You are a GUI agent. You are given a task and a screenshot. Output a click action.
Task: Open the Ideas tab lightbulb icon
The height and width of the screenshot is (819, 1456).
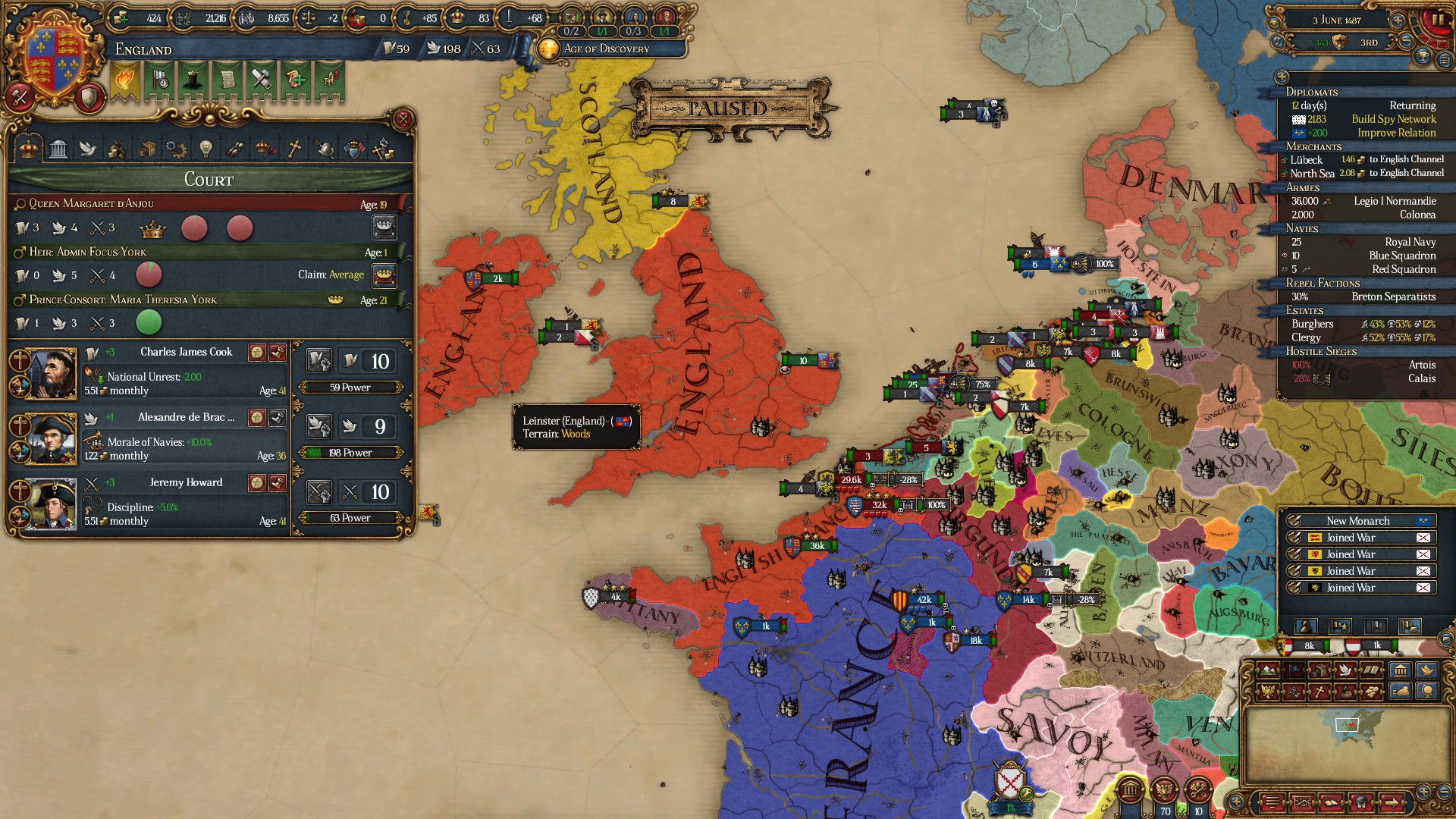coord(205,149)
